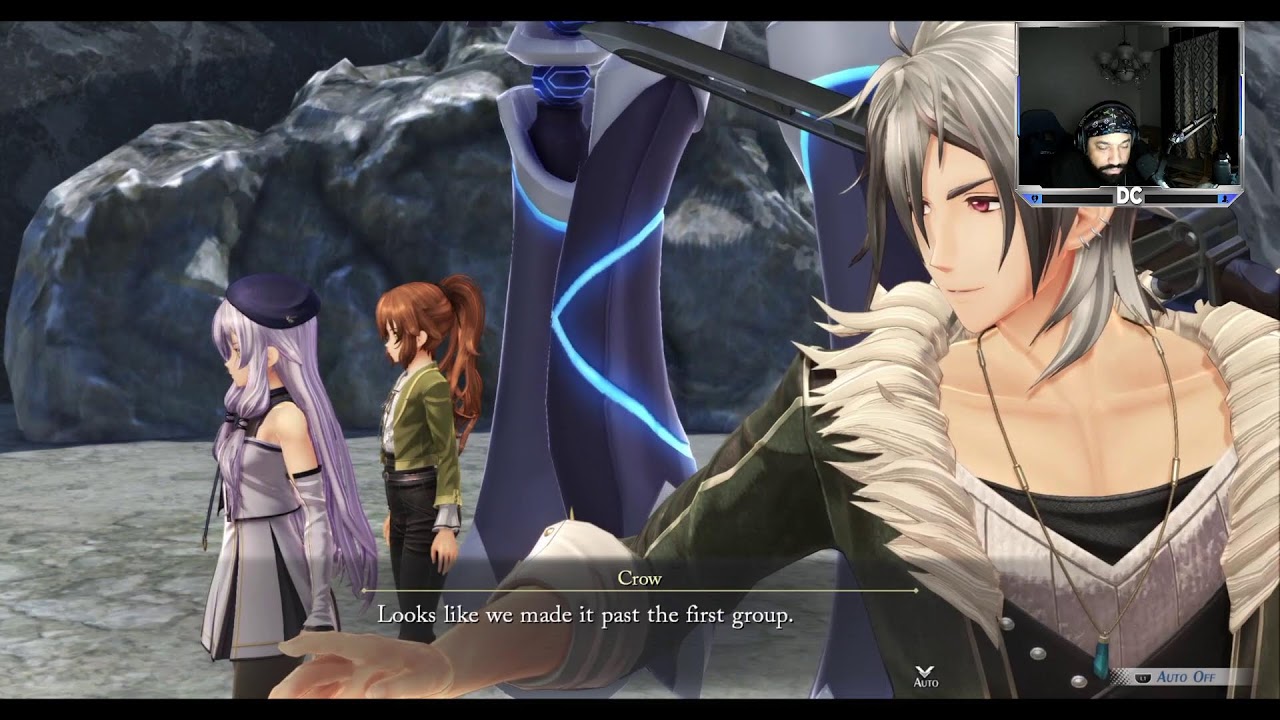Toggle the Auto Off dialogue setting
Image resolution: width=1280 pixels, height=720 pixels.
coord(1184,677)
